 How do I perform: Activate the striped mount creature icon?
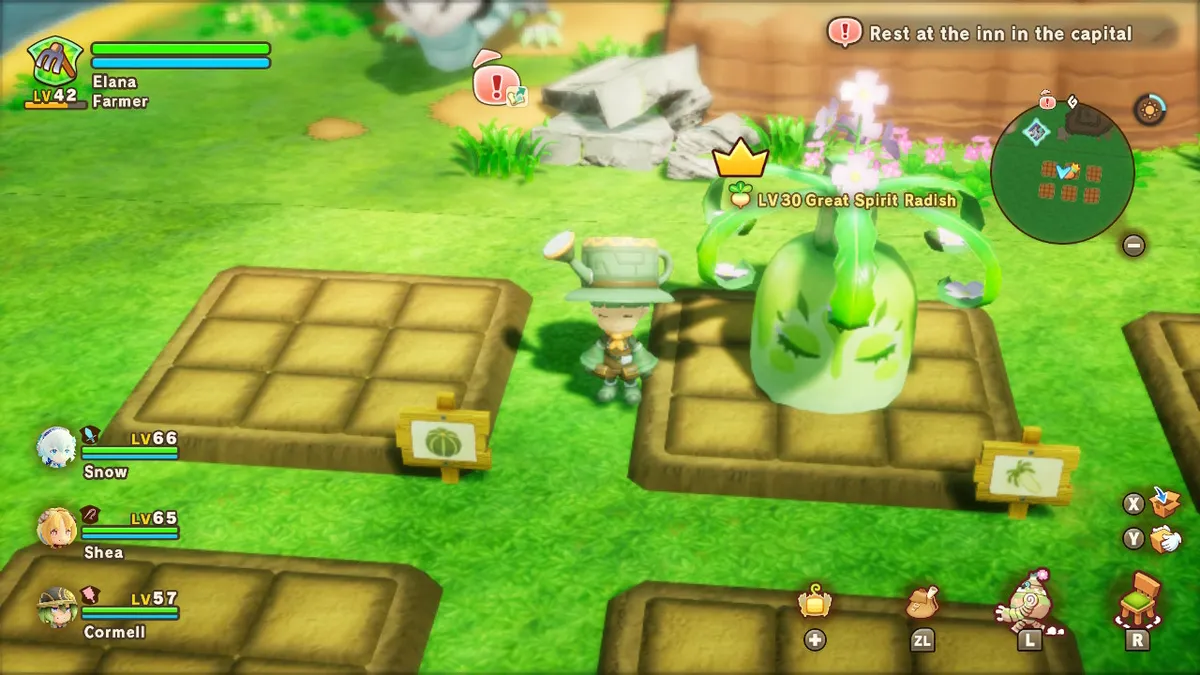tap(1028, 600)
